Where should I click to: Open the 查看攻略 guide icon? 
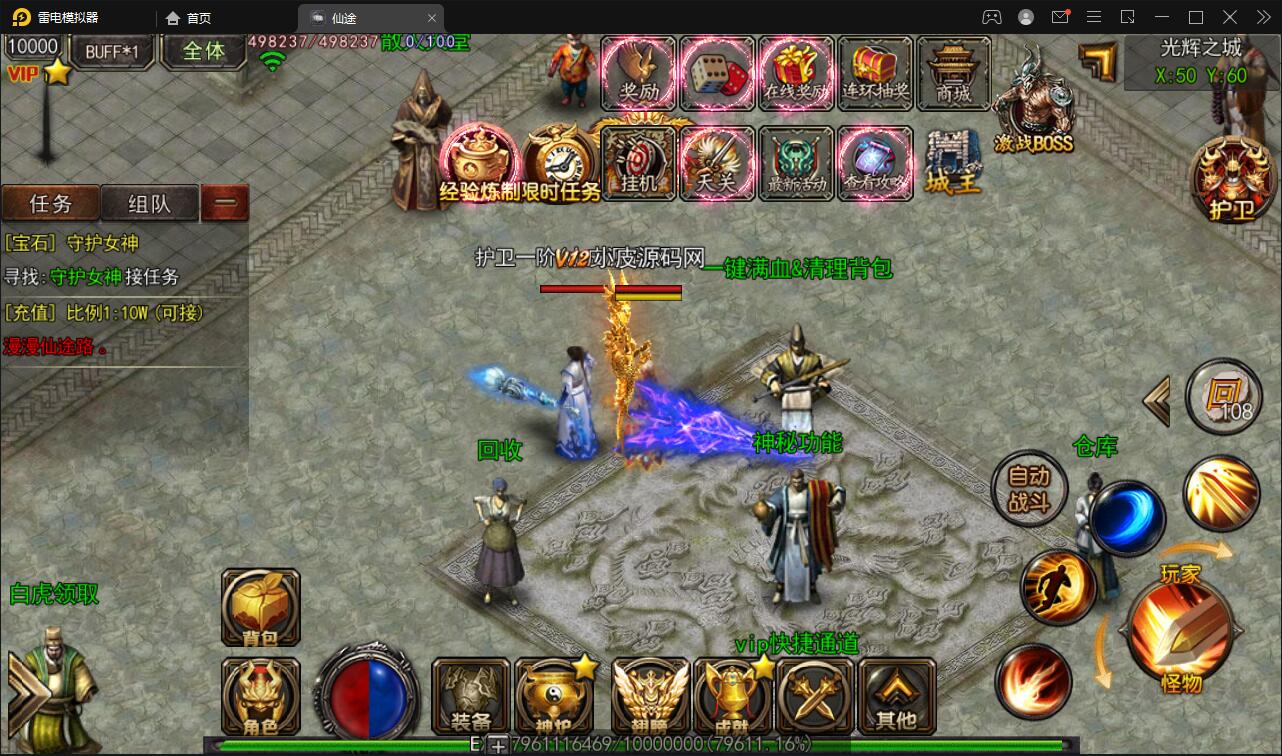click(875, 162)
